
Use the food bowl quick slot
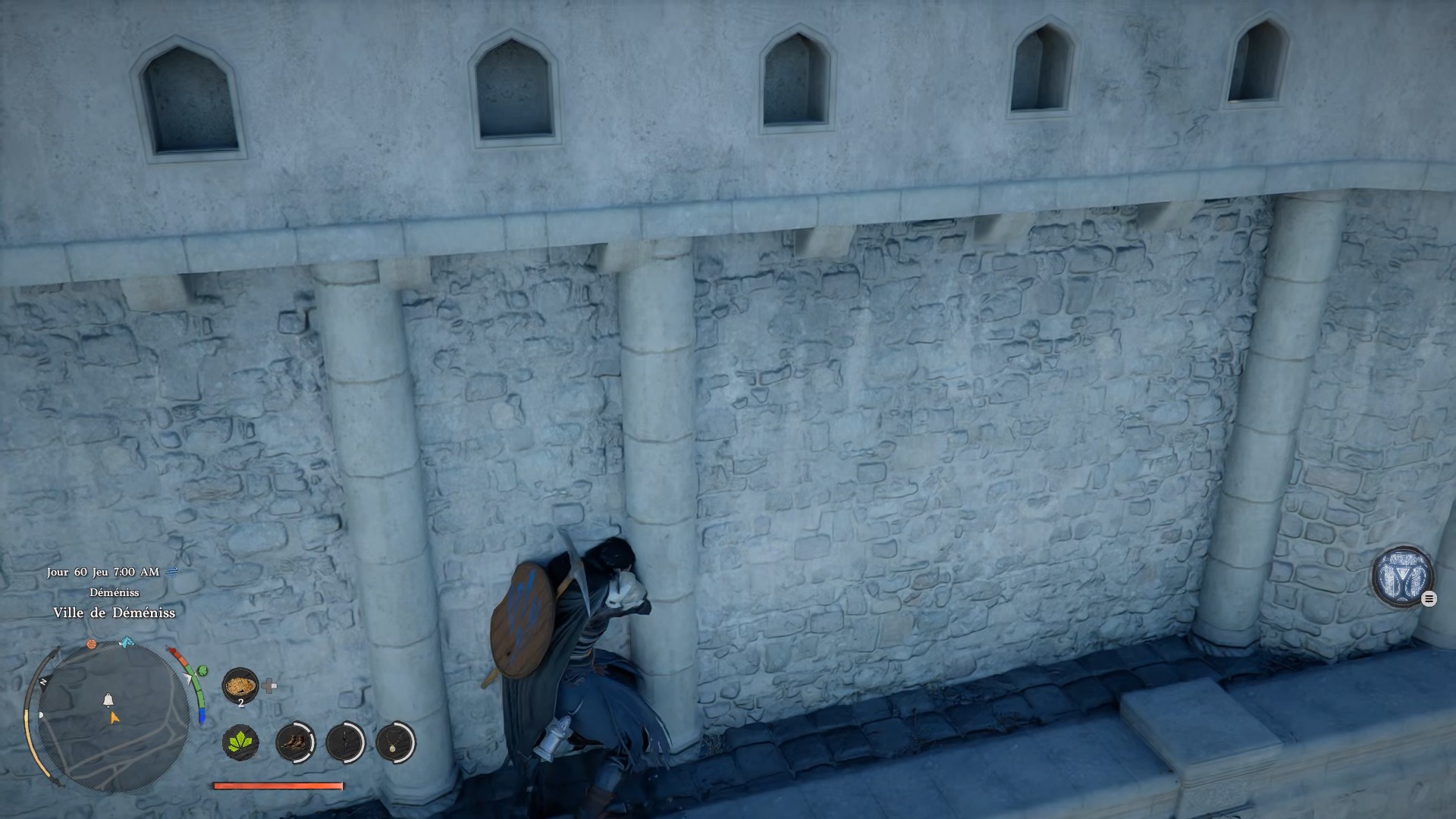tap(240, 686)
